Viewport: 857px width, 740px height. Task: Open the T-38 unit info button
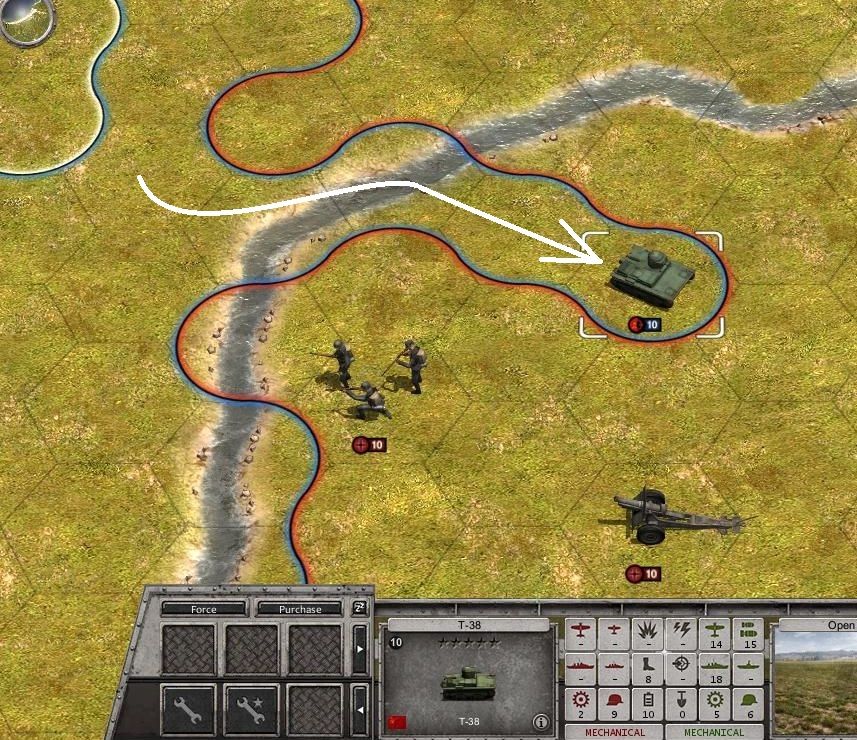541,722
